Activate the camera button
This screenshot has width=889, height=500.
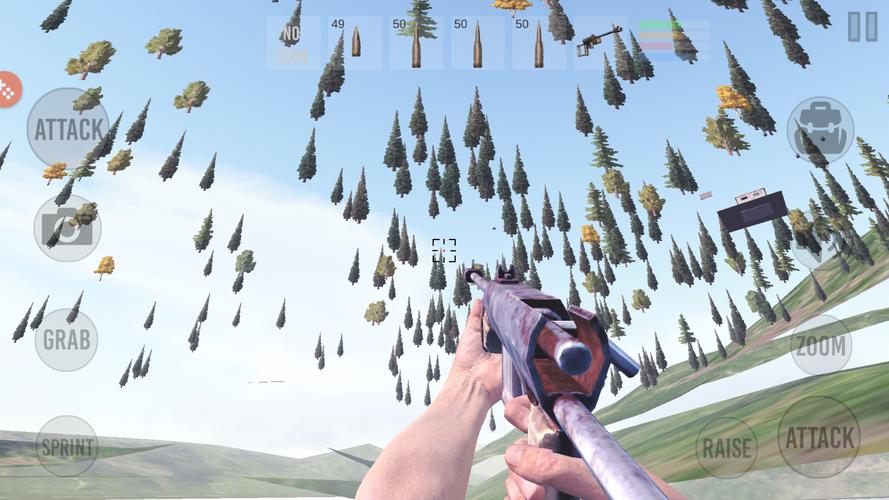coord(67,228)
